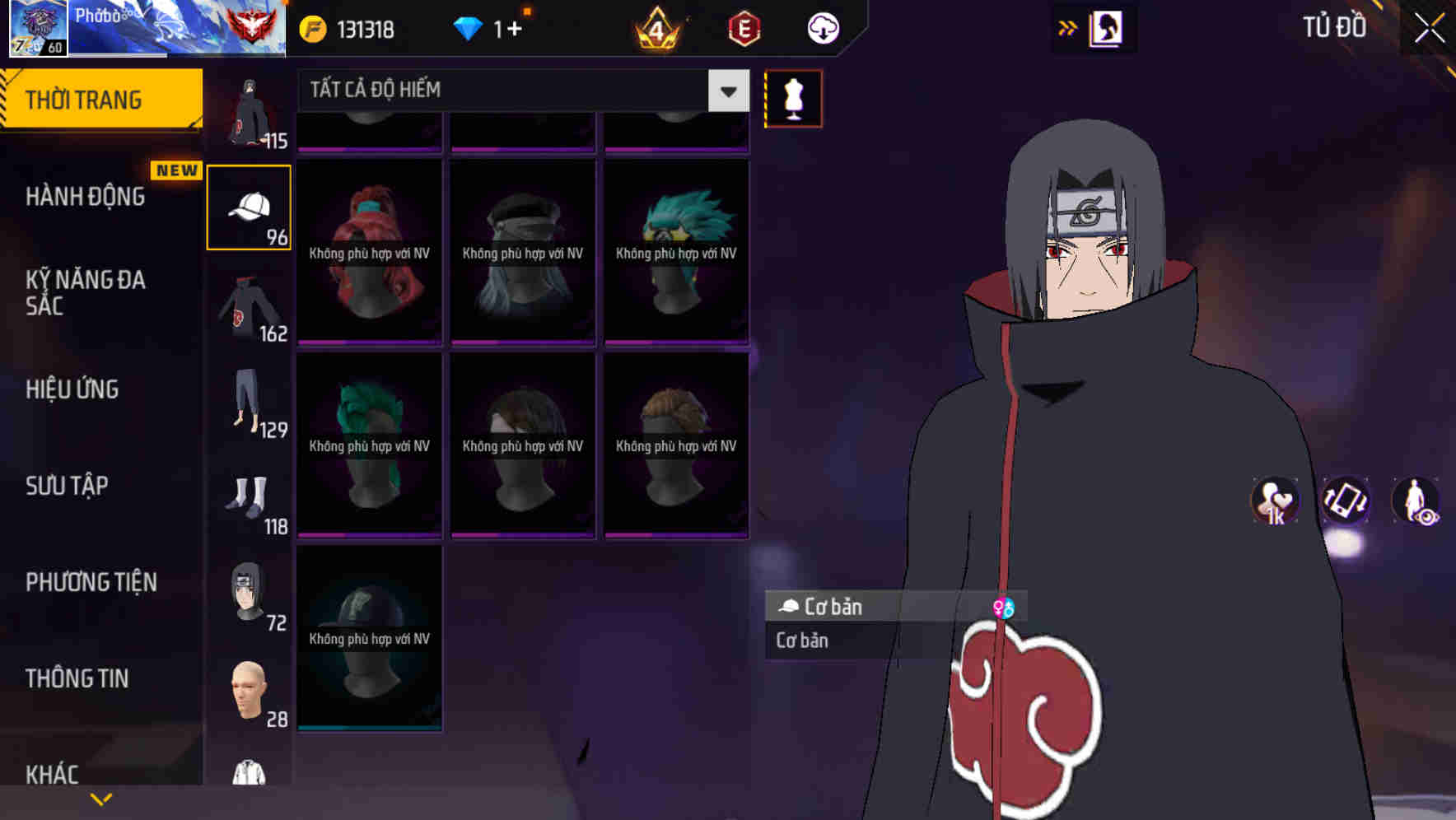Expand the TẤT CẢ ĐỘ HIẾM rarity dropdown

[x=726, y=91]
